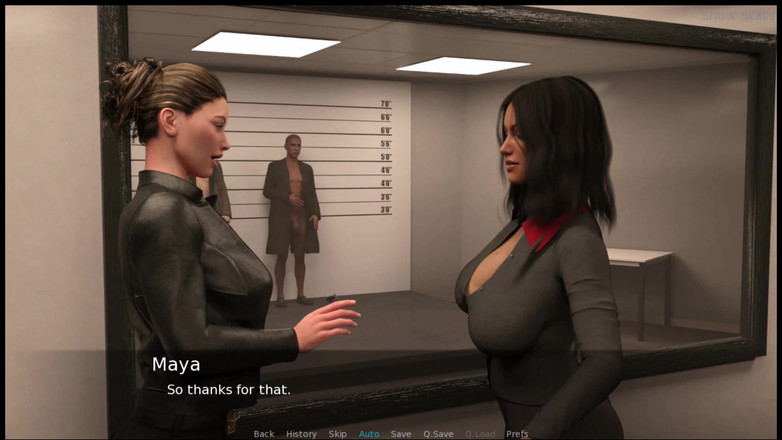Image resolution: width=782 pixels, height=440 pixels.
Task: Activate Skip in the quick menu
Action: tap(338, 434)
